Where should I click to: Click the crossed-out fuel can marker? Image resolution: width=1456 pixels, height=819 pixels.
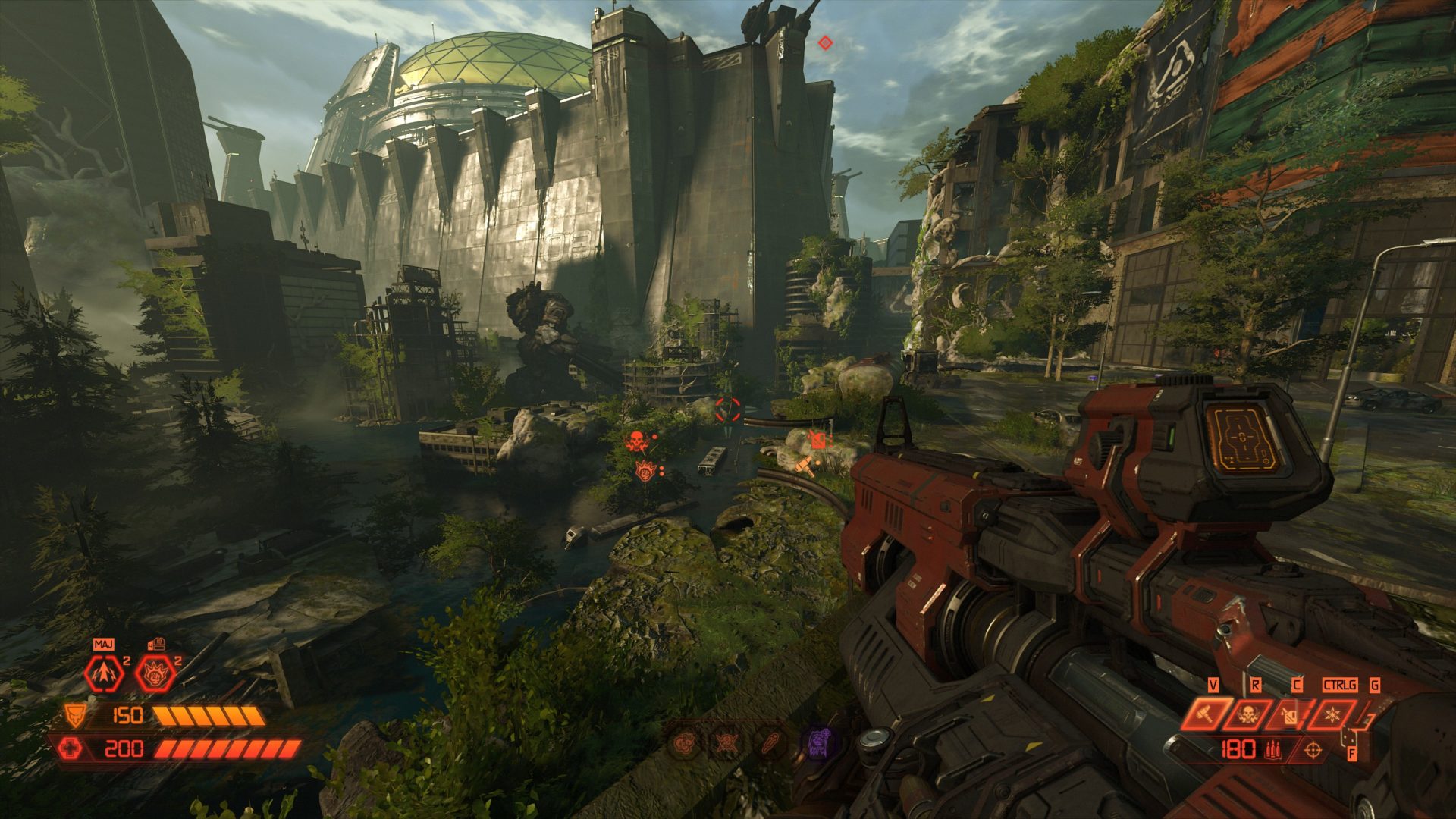(x=817, y=439)
